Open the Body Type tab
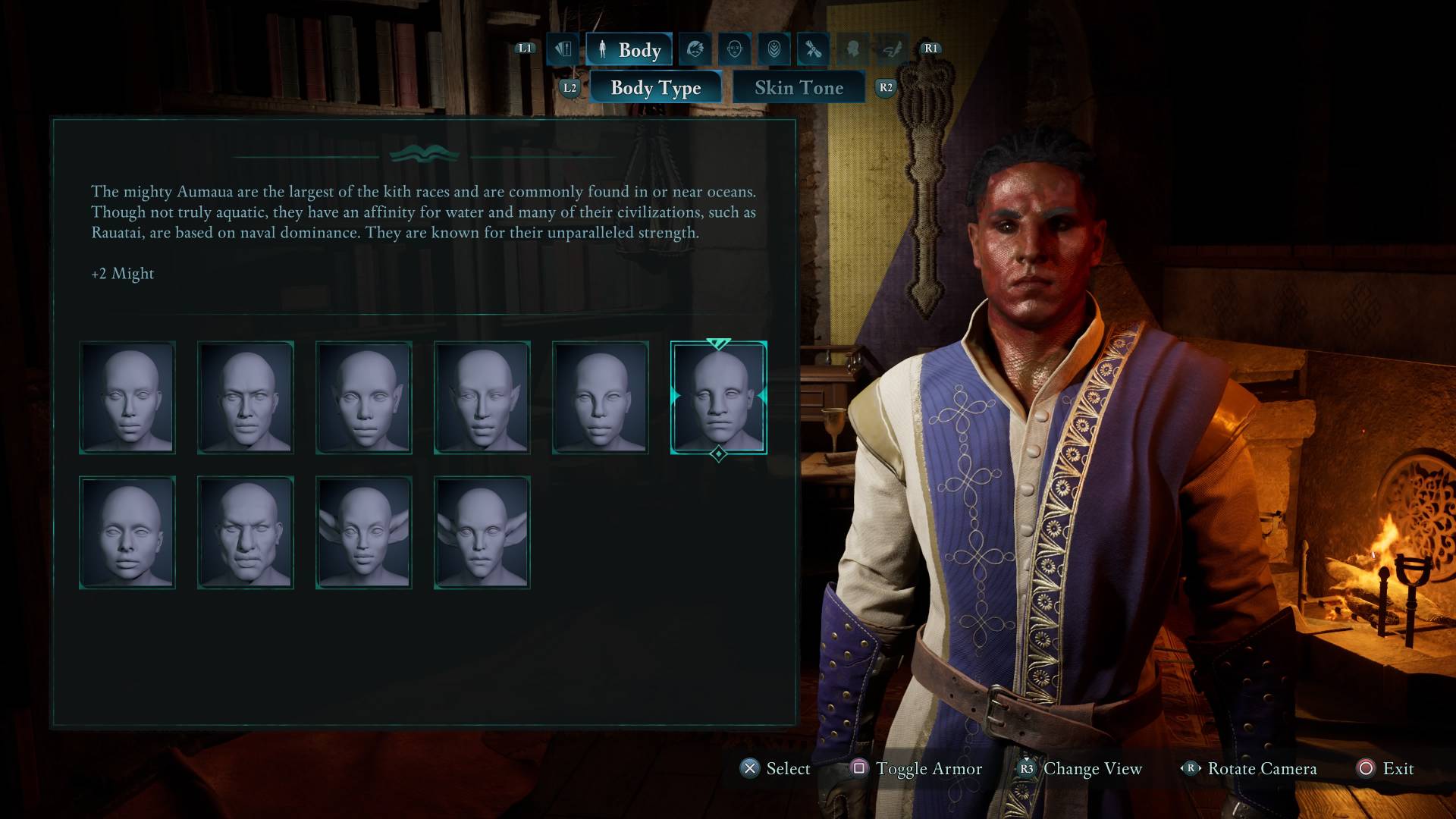 655,87
